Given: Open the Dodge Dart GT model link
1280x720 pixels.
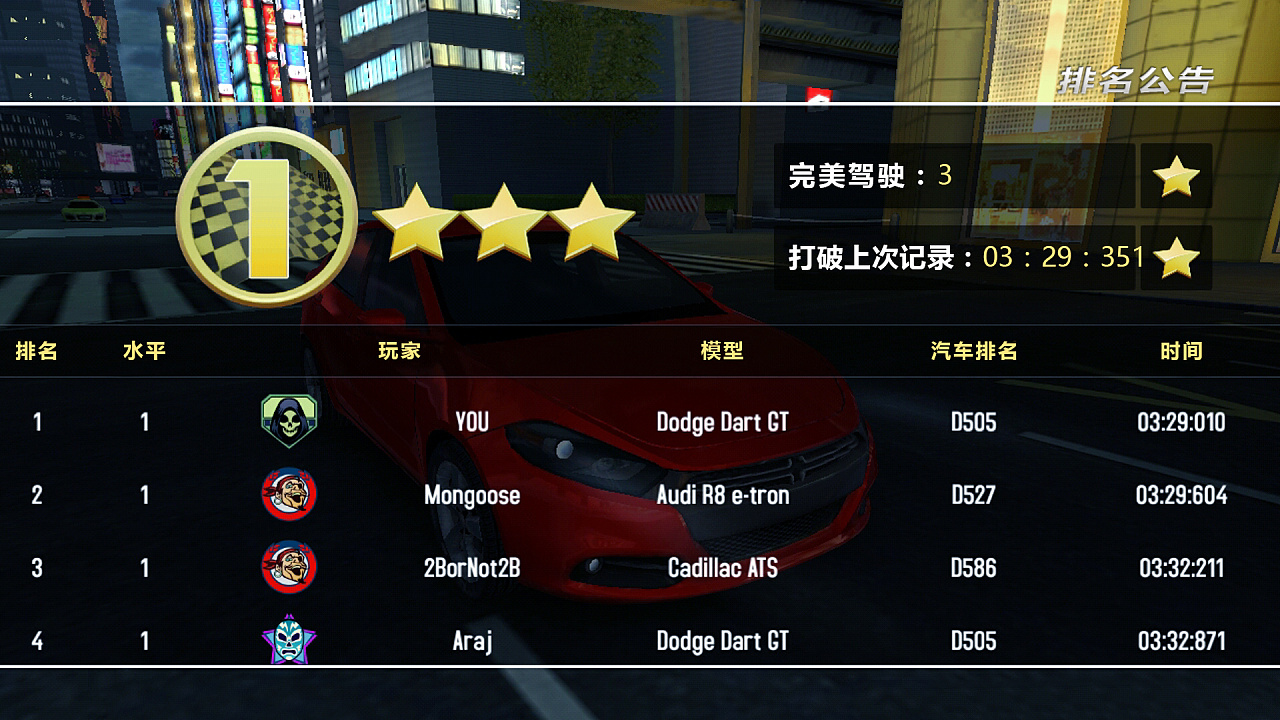Looking at the screenshot, I should click(x=723, y=421).
